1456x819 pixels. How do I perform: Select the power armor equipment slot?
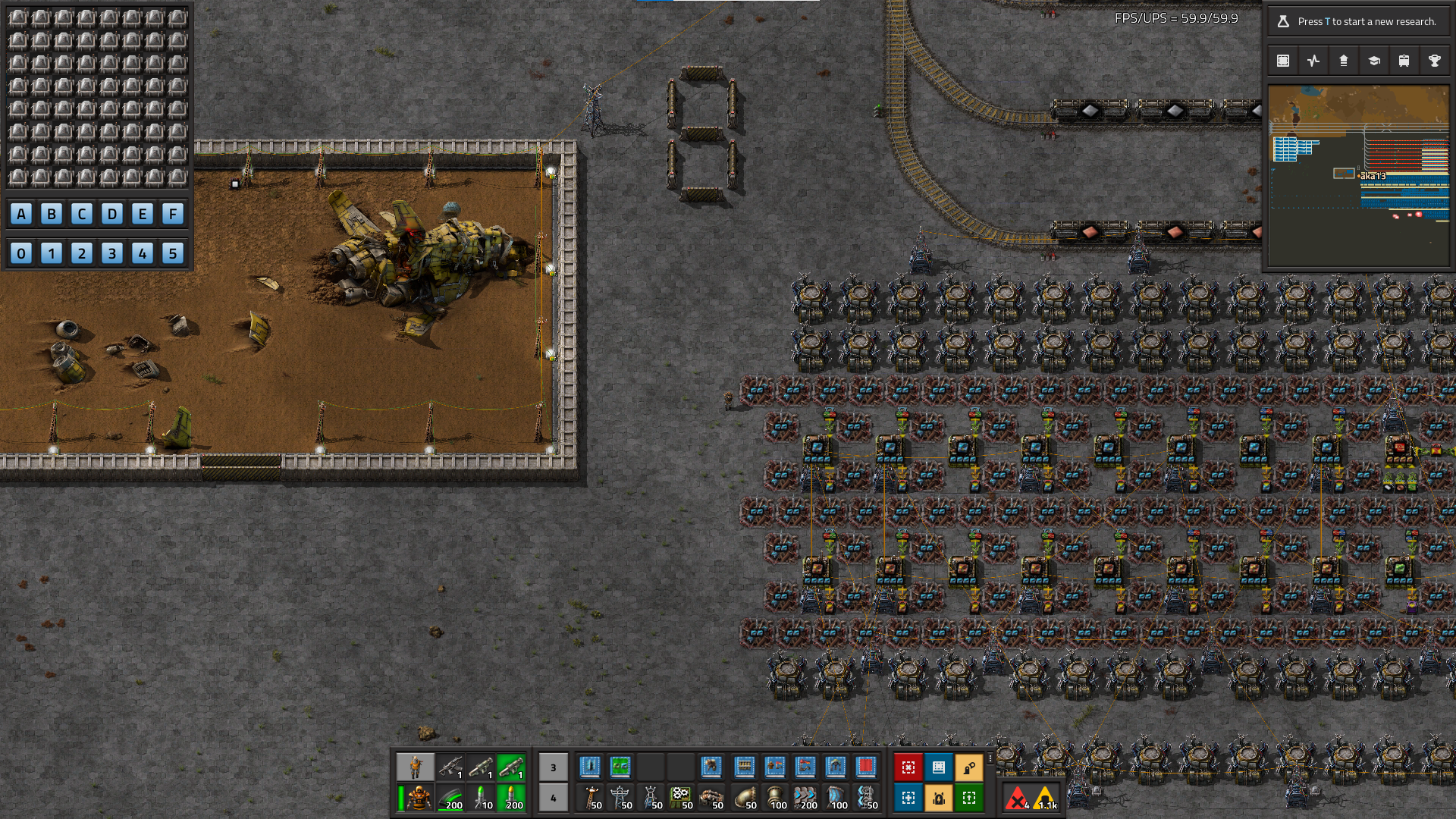(x=417, y=798)
